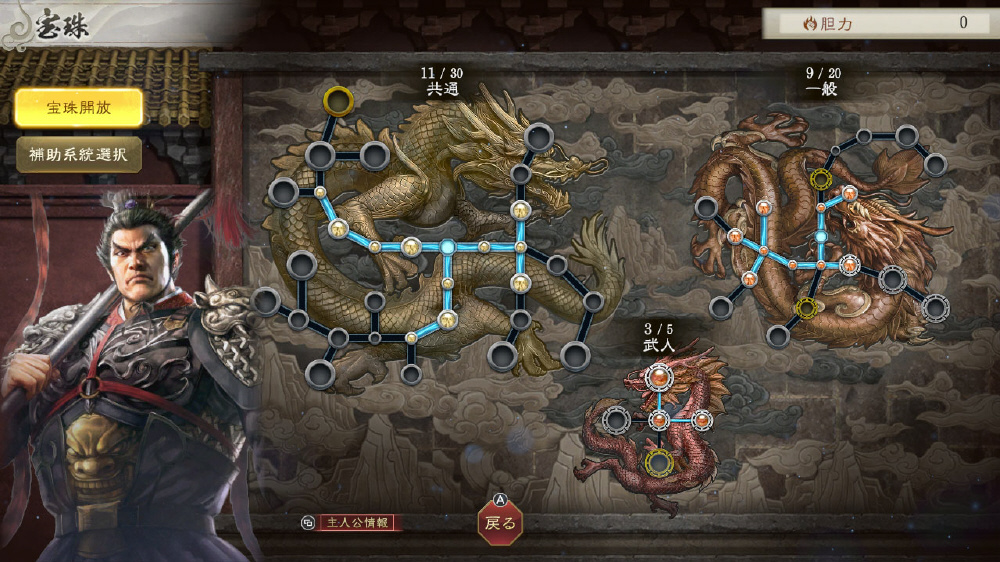The height and width of the screenshot is (562, 1000).
Task: Open the 主人公情報 panel
Action: [358, 522]
